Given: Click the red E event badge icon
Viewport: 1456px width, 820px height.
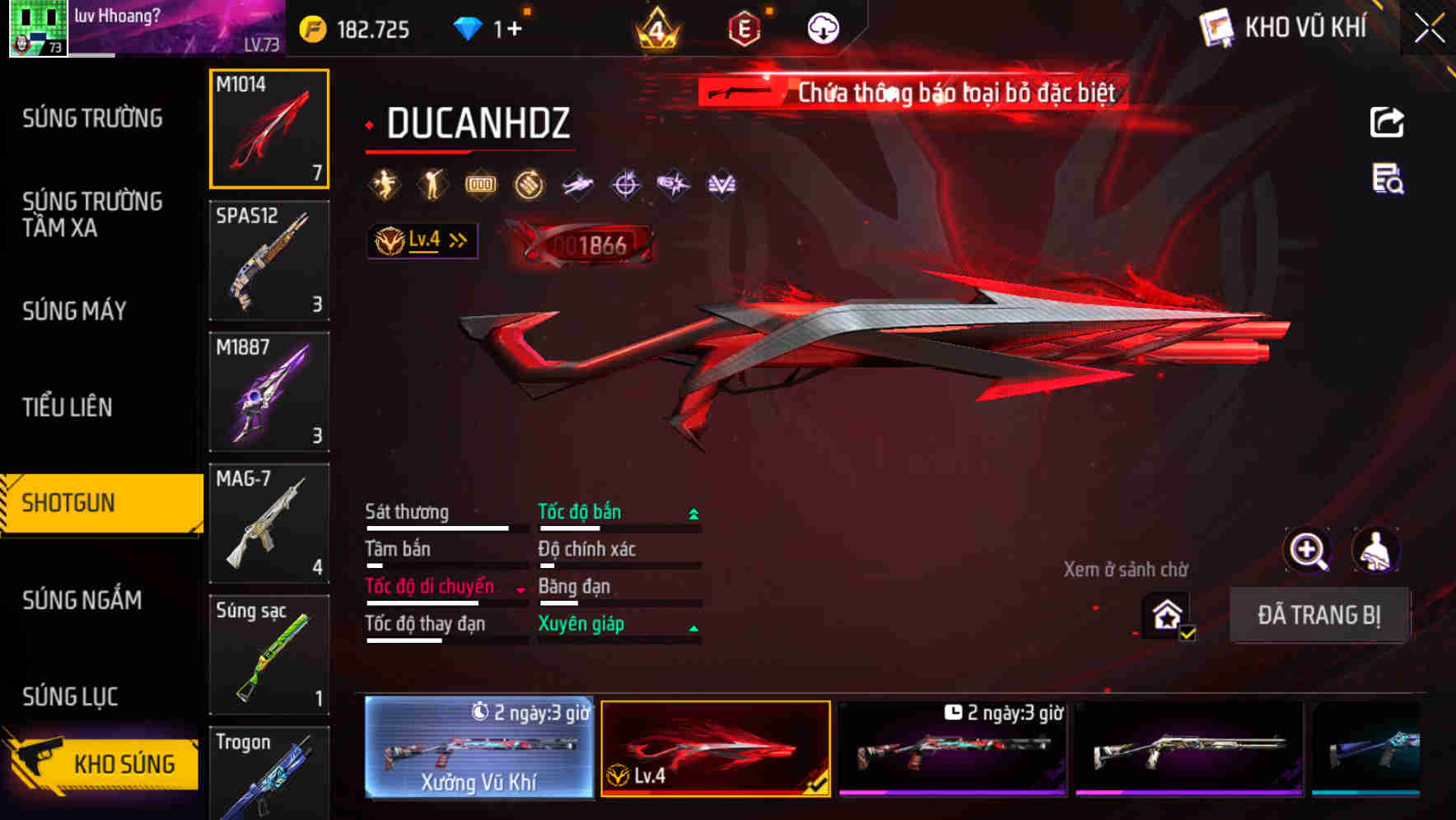Looking at the screenshot, I should pos(744,27).
